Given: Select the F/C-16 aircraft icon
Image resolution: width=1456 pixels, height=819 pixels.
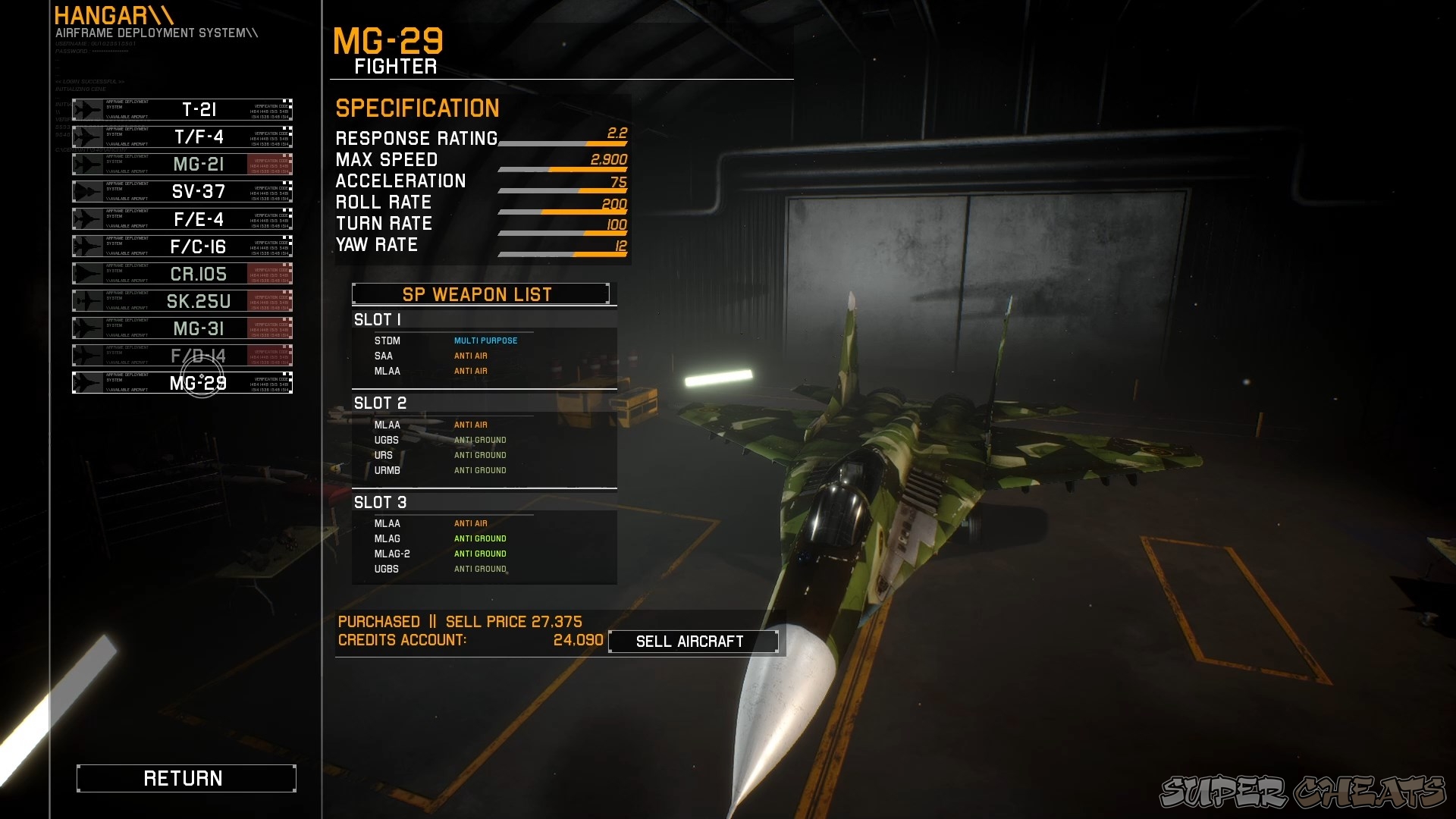Looking at the screenshot, I should [x=87, y=246].
